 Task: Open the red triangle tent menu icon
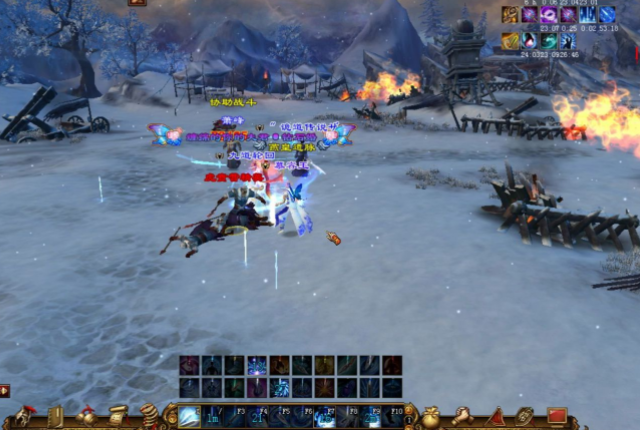(x=497, y=415)
